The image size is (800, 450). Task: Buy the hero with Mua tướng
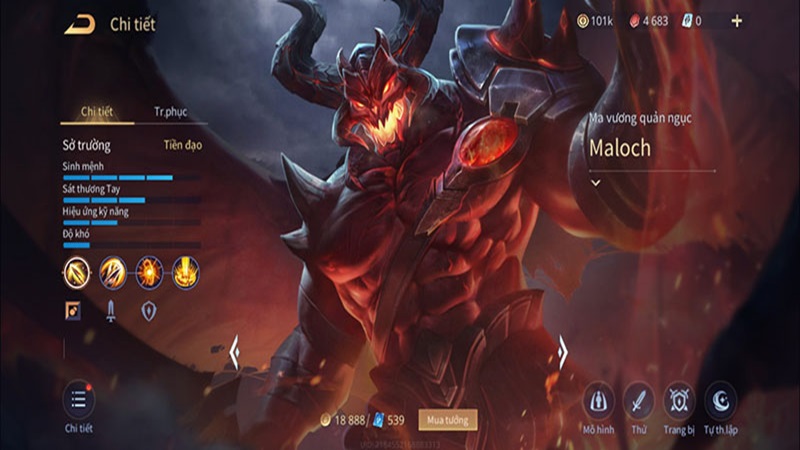coord(447,419)
